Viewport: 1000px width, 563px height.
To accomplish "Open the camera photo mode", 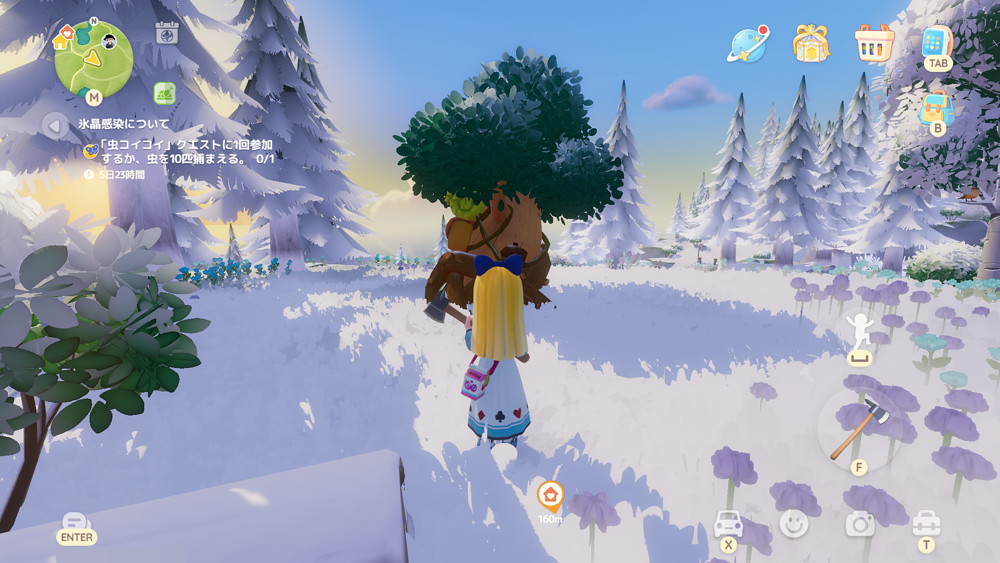I will (860, 523).
